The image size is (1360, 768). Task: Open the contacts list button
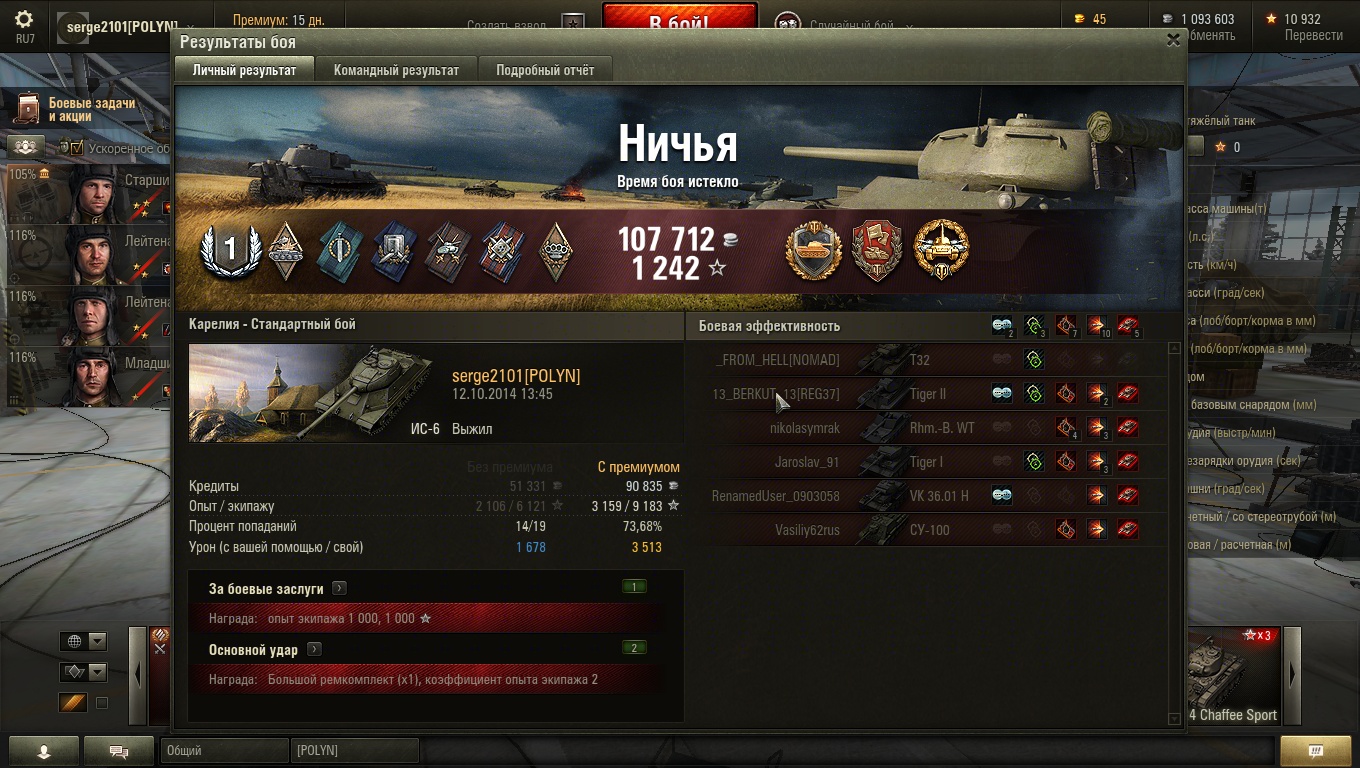point(43,751)
